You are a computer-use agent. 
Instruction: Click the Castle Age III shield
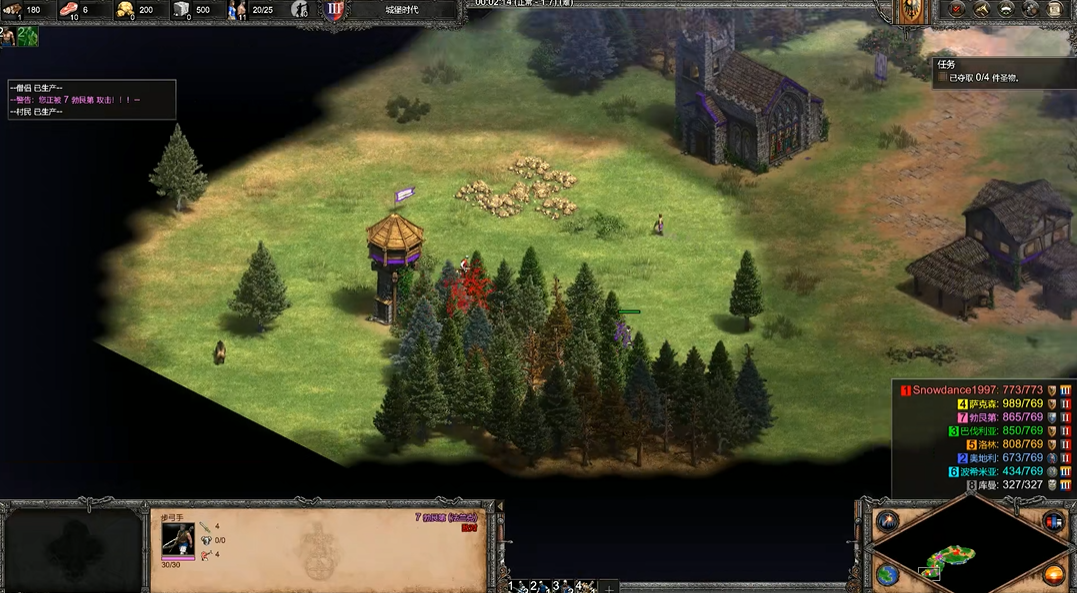point(334,10)
